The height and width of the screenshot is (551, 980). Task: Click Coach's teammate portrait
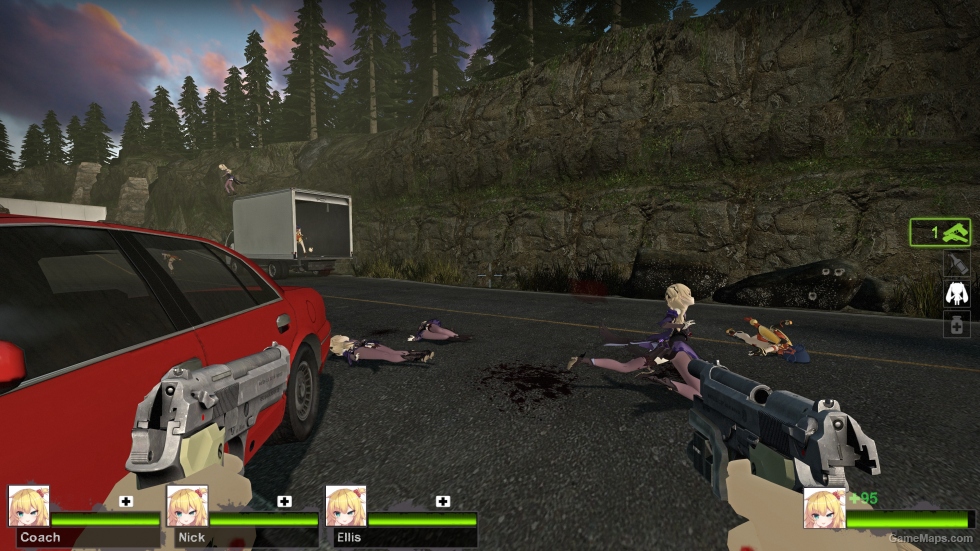pyautogui.click(x=29, y=506)
